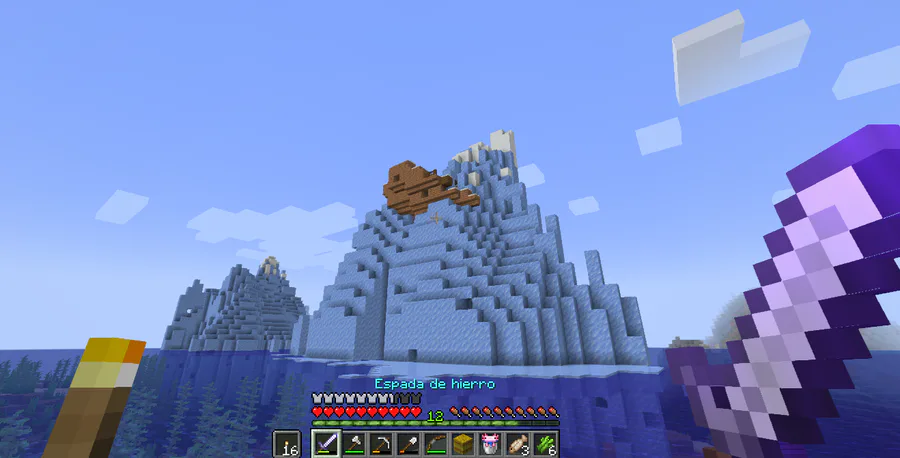Screen dimensions: 900x458
Task: Select the axolotl bucket slot
Action: (x=490, y=444)
